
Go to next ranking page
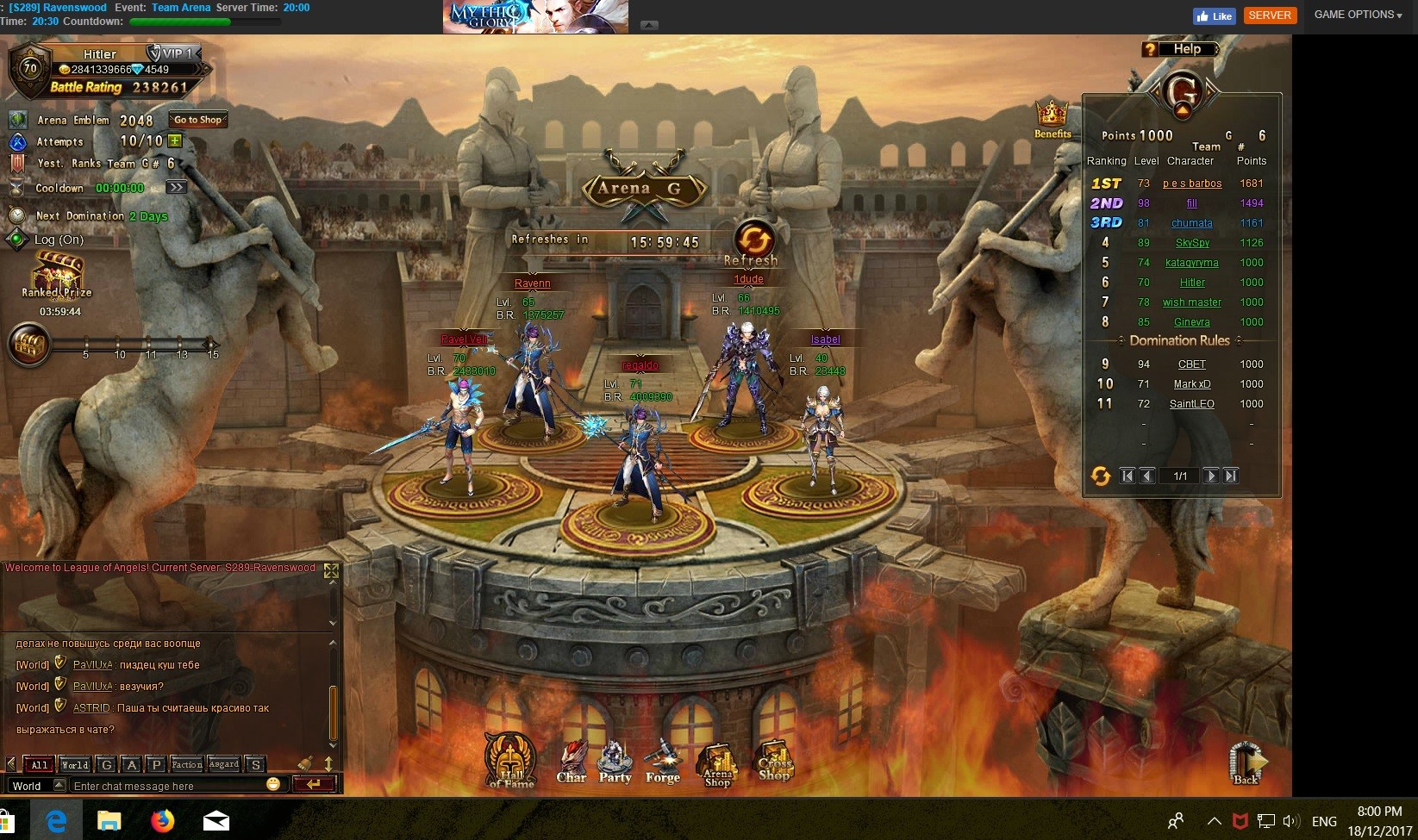coord(1210,476)
